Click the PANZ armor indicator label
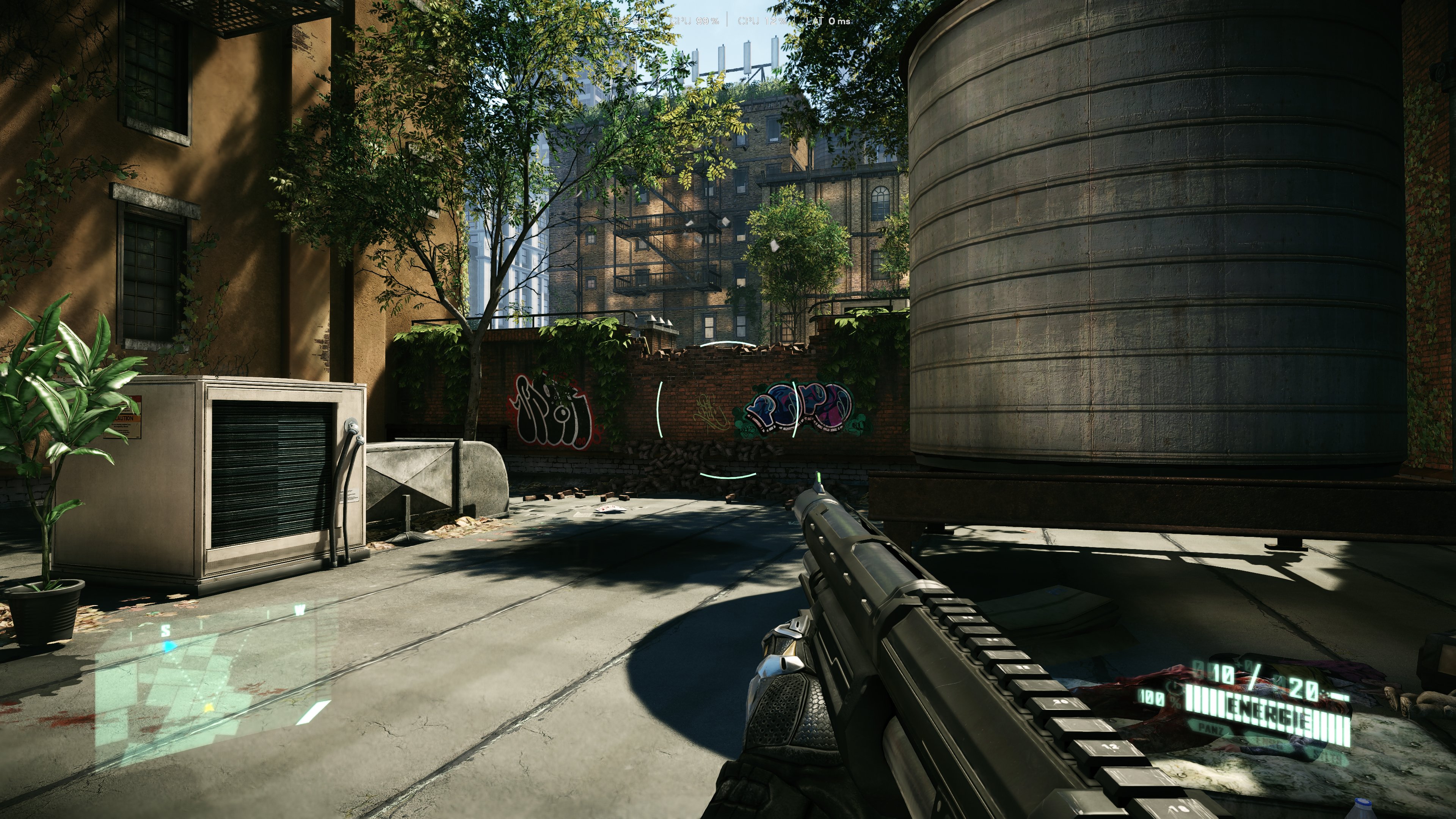1456x819 pixels. point(1210,731)
